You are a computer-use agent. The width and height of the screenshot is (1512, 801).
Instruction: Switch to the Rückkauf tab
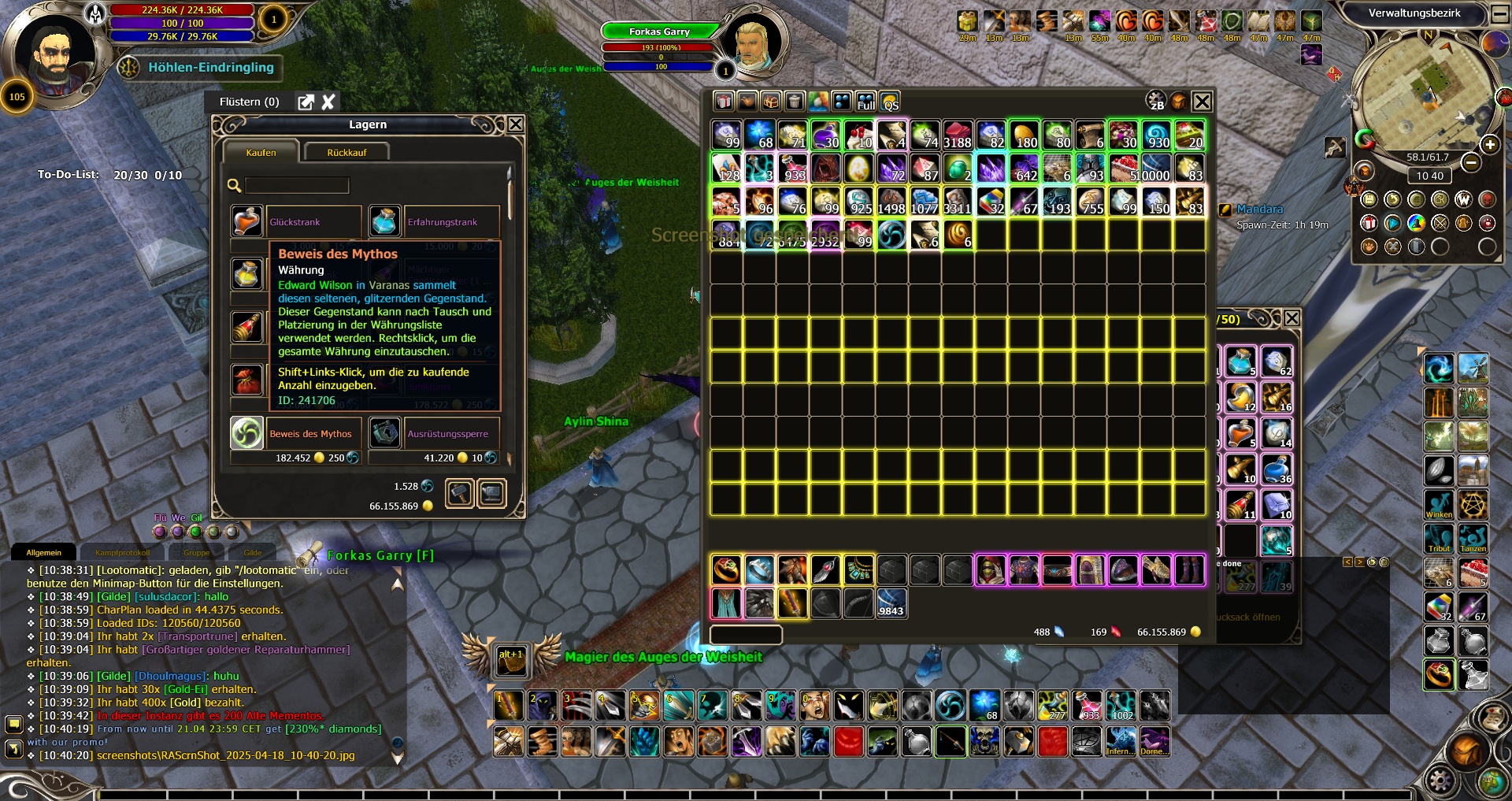pos(346,152)
